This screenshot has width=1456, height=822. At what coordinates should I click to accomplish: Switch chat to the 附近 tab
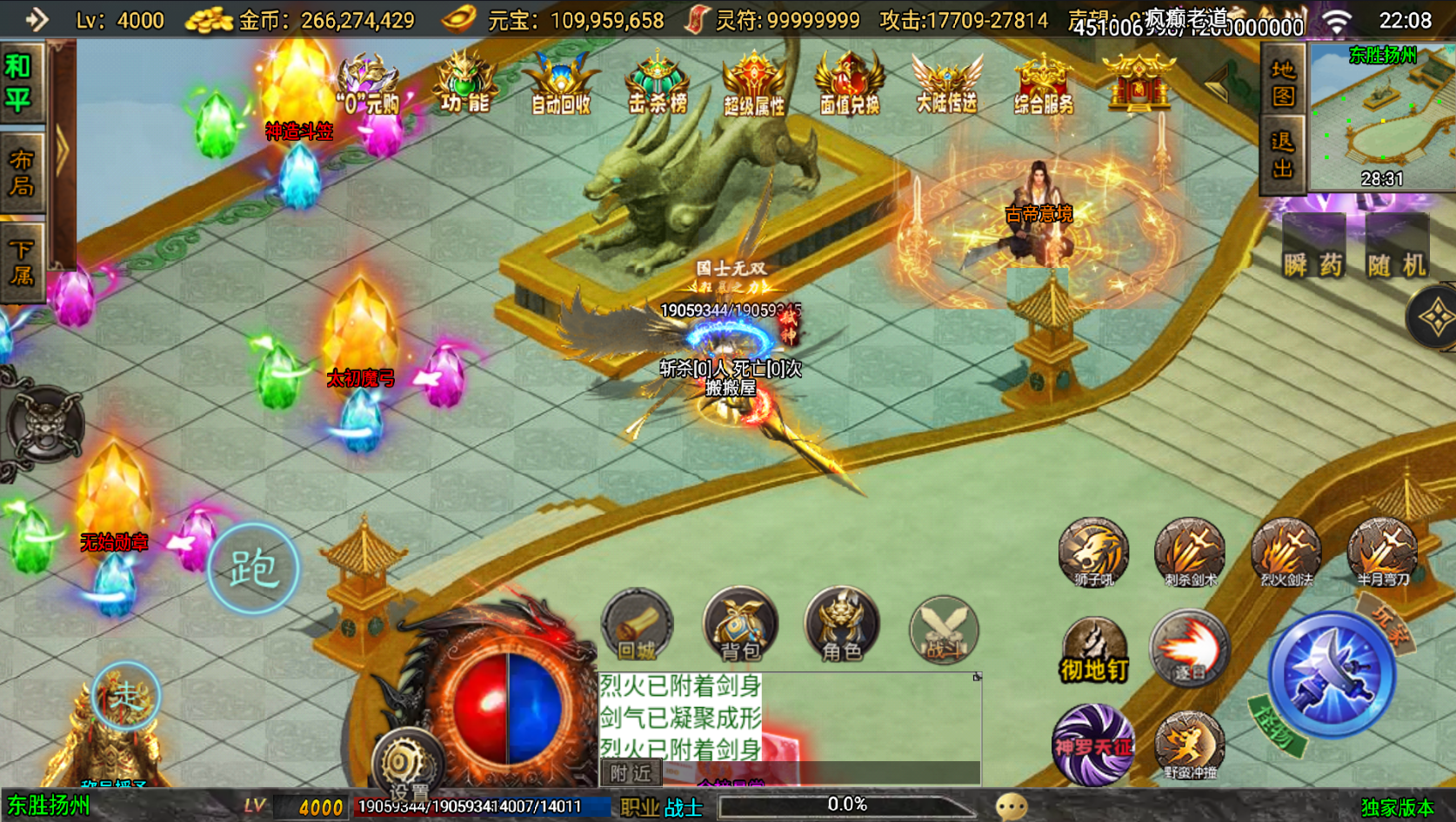coord(633,773)
